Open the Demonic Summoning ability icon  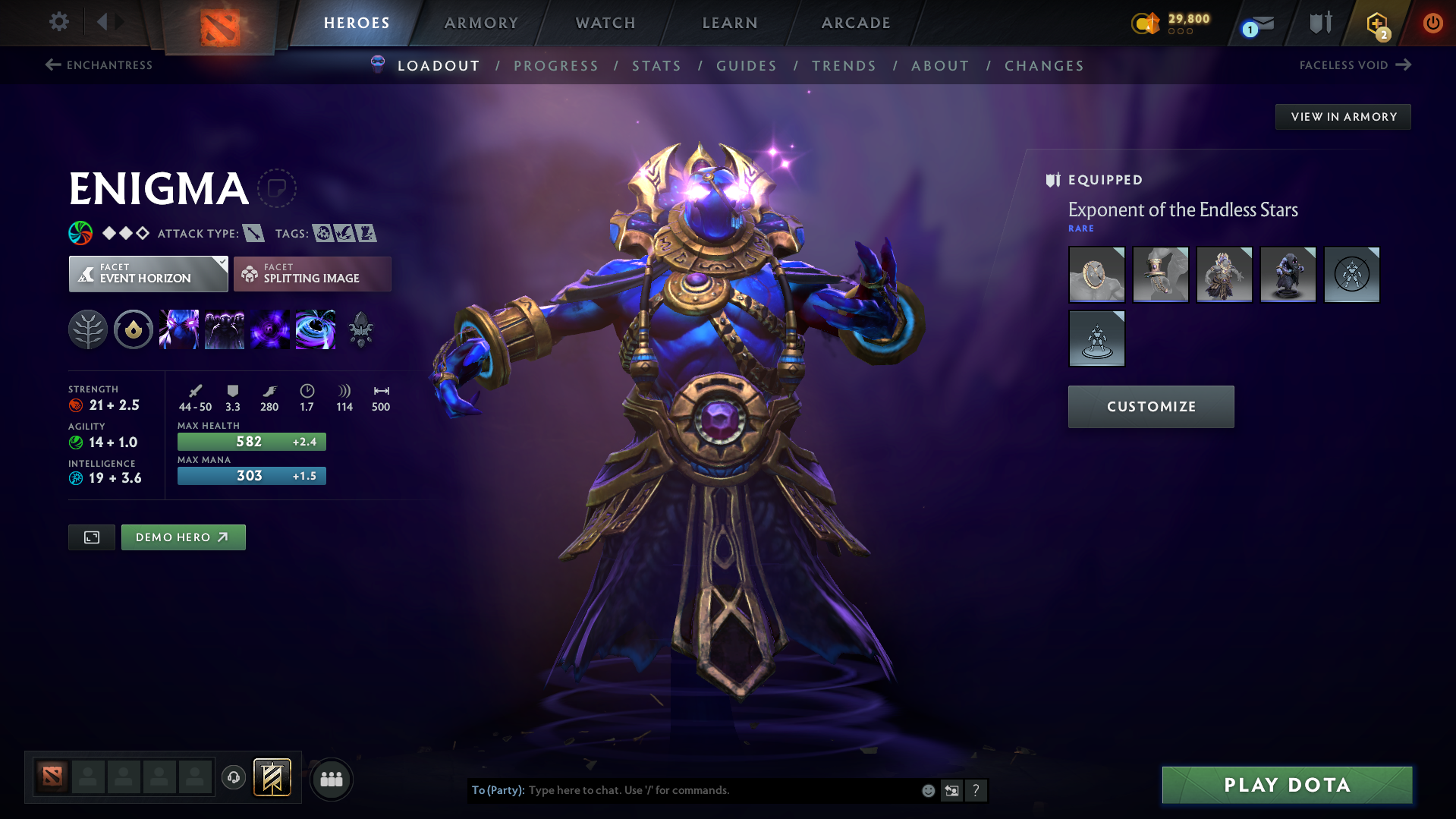click(225, 329)
